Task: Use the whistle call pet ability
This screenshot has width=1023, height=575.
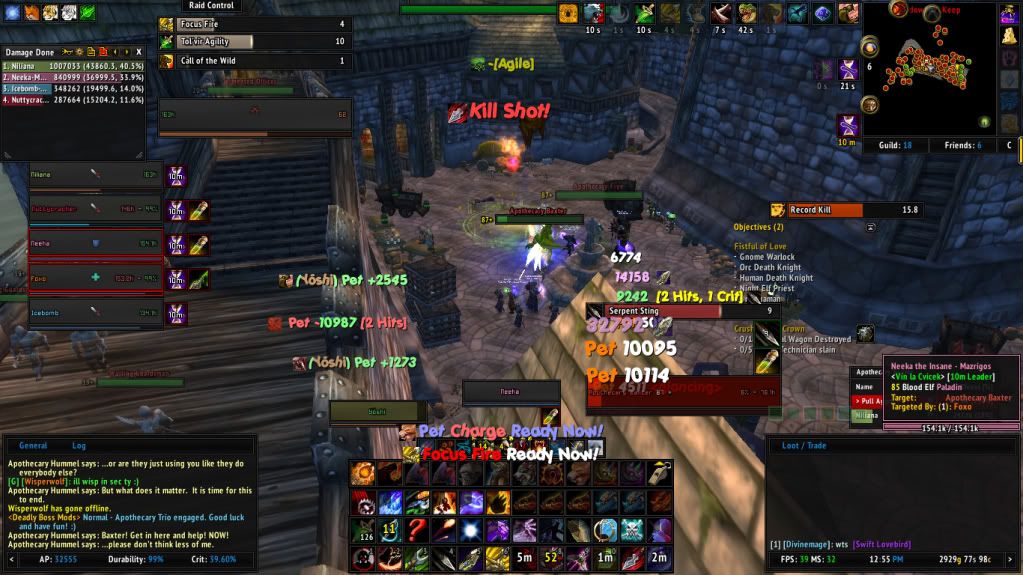Action: click(660, 473)
